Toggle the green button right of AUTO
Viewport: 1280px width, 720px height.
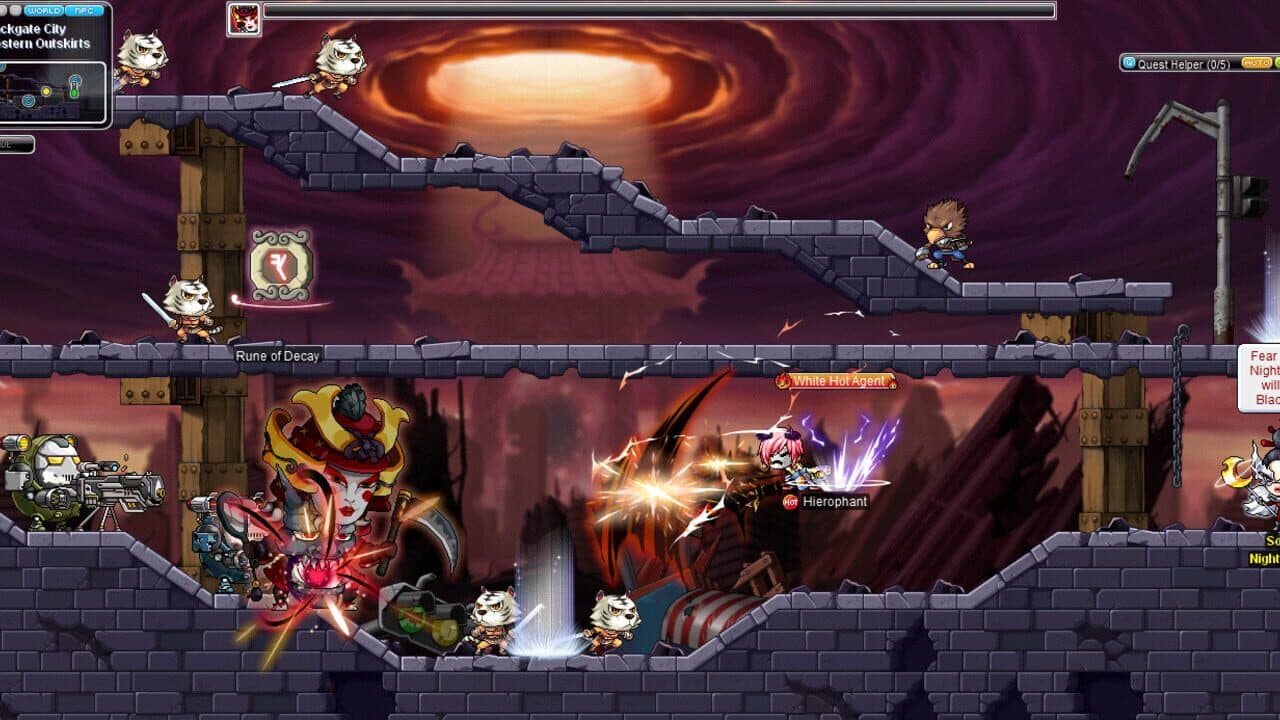(1277, 62)
